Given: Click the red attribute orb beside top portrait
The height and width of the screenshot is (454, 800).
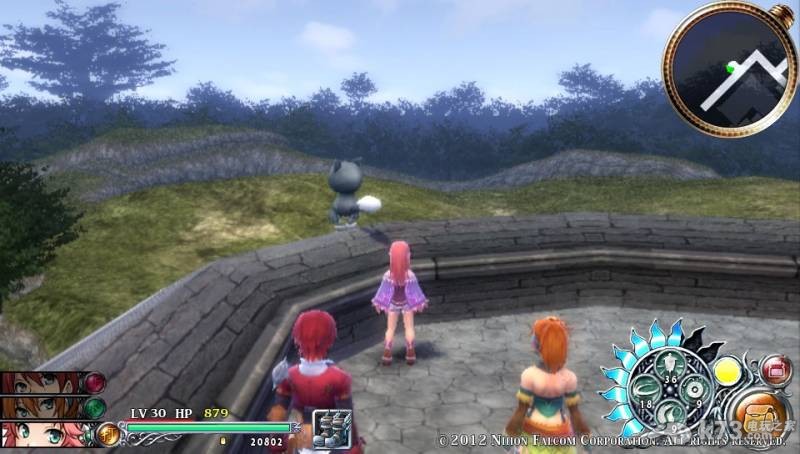Looking at the screenshot, I should [95, 382].
